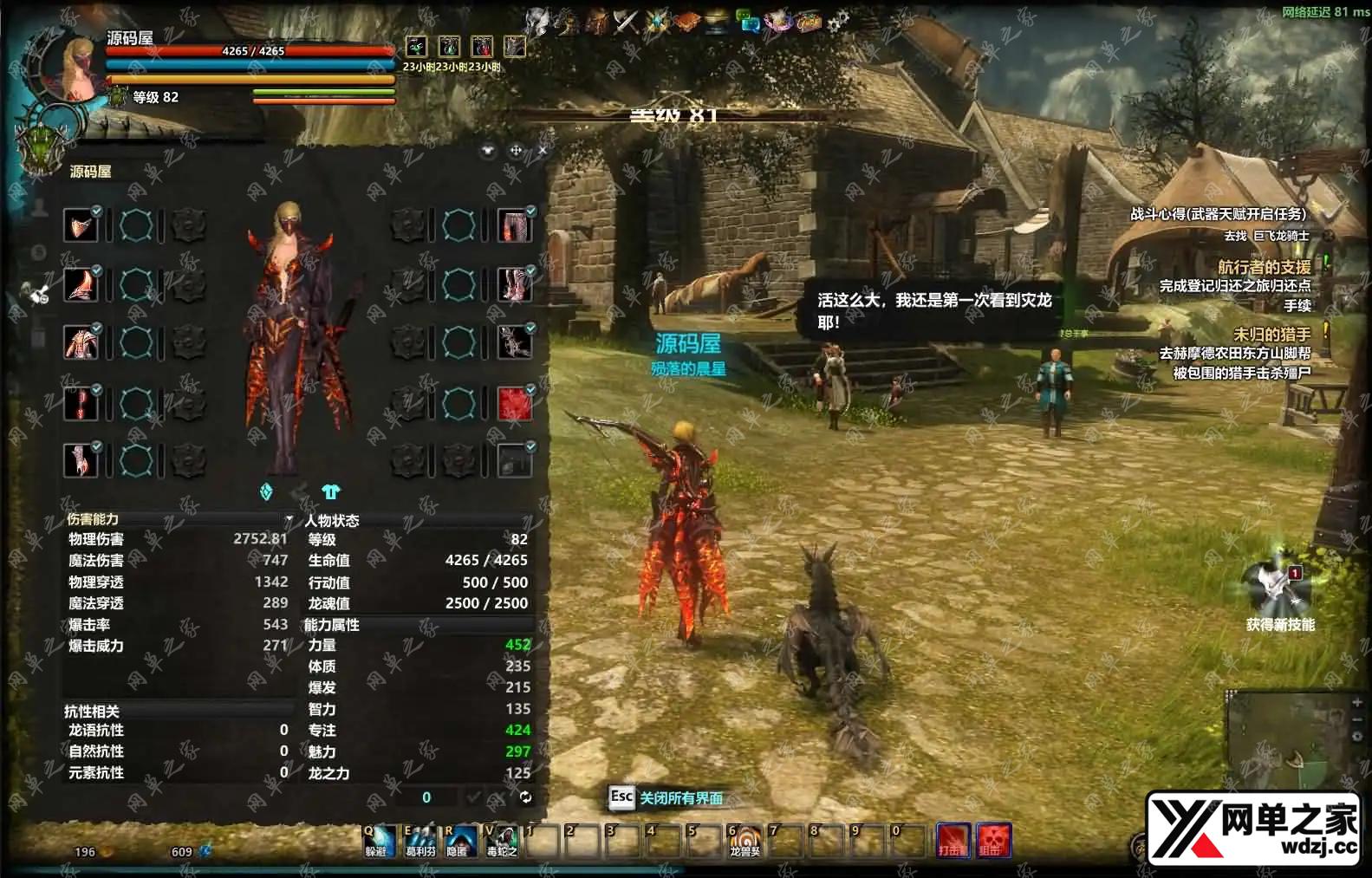Select the equipped boots slot

tap(514, 285)
